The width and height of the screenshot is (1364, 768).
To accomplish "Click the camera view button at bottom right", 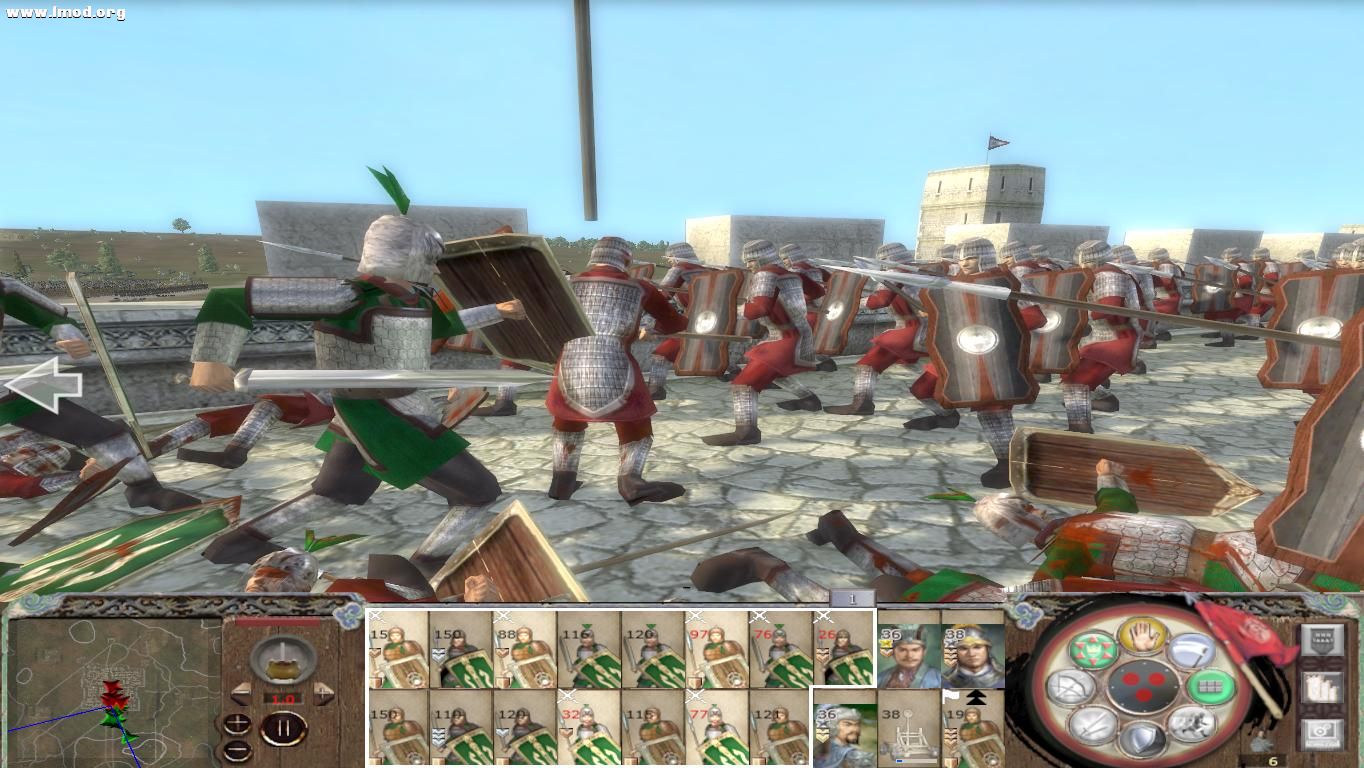I will point(1322,731).
